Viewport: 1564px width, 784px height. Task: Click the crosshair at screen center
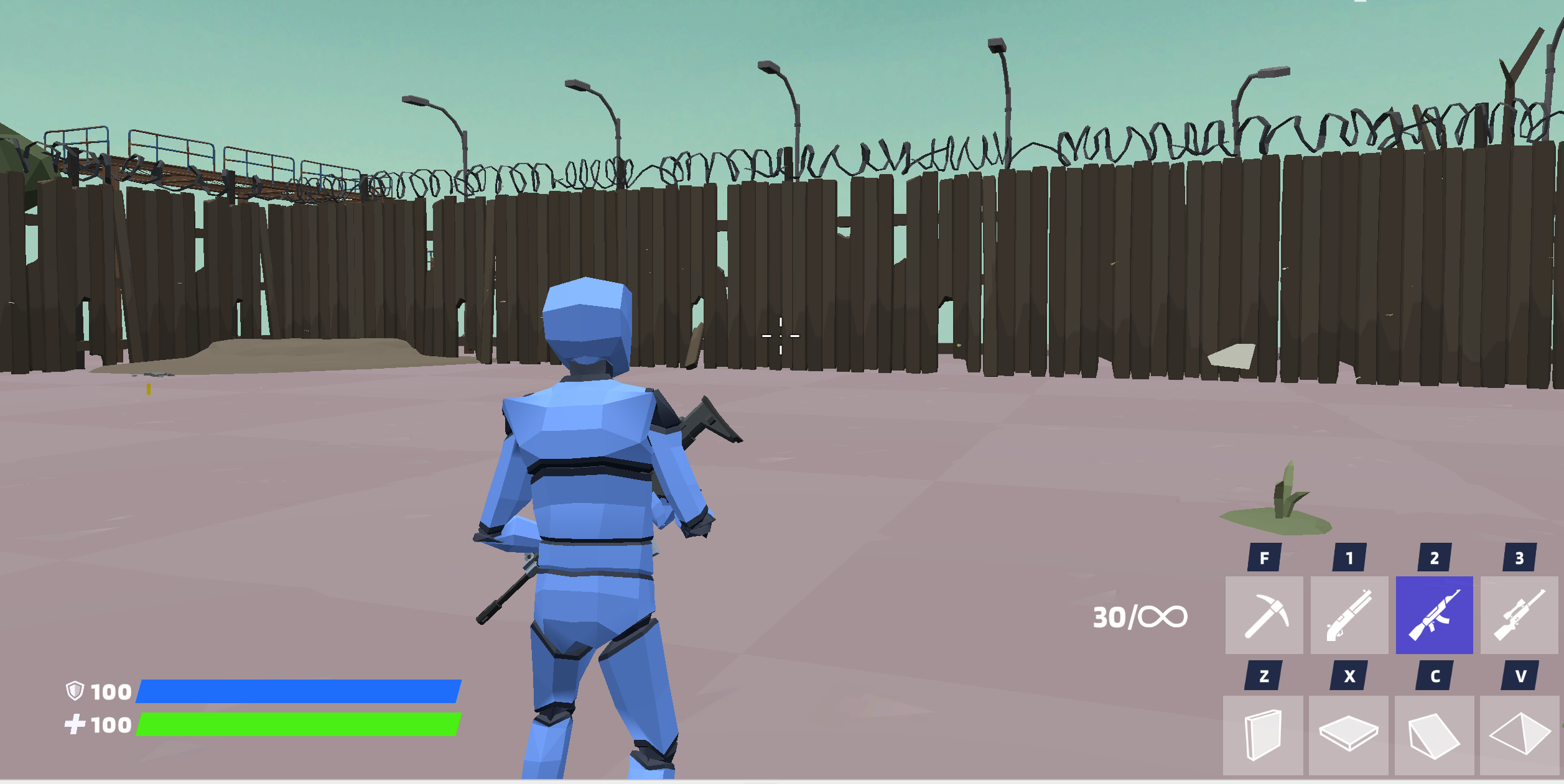pyautogui.click(x=780, y=335)
